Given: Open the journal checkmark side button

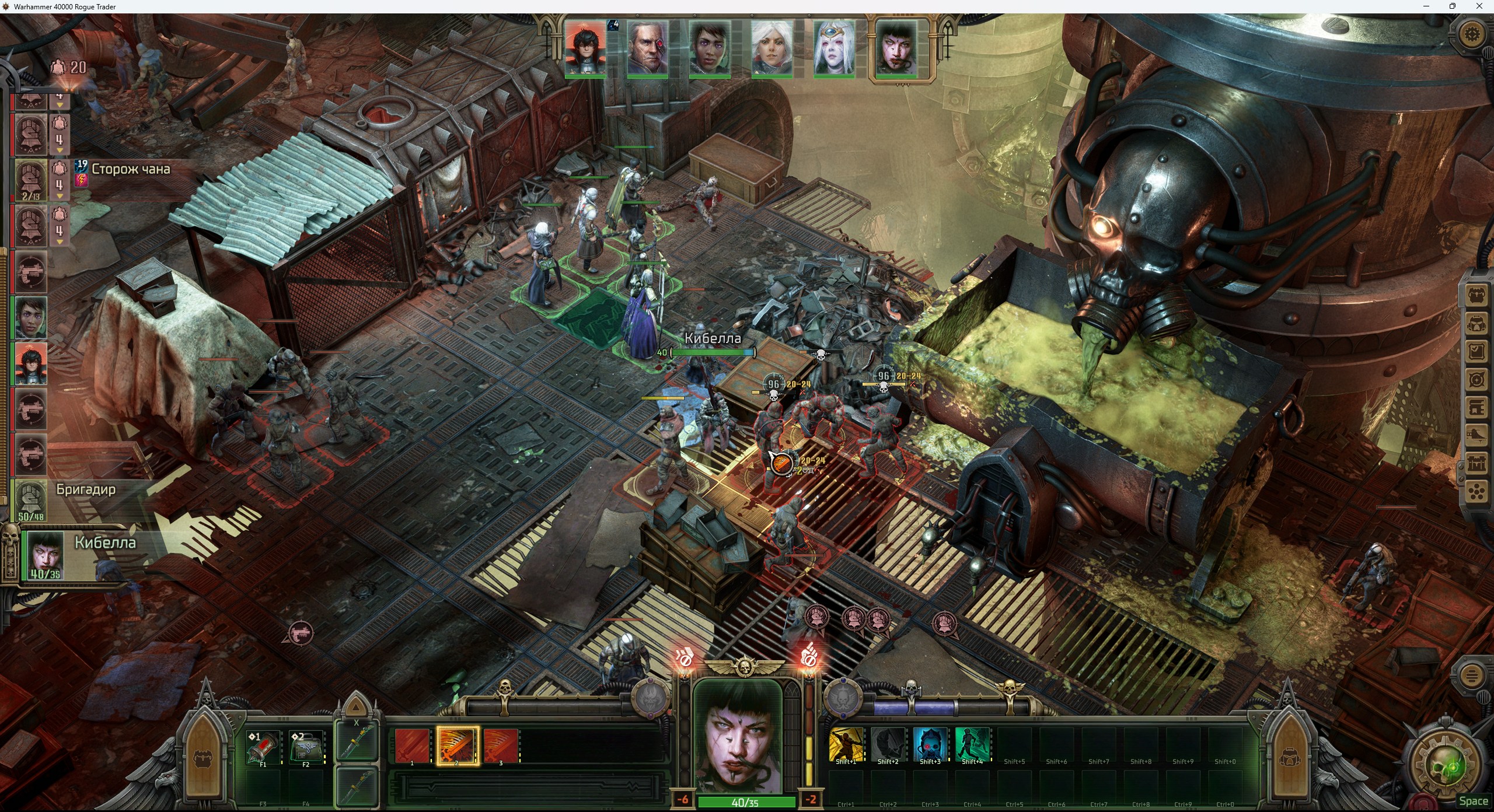Looking at the screenshot, I should point(1476,352).
